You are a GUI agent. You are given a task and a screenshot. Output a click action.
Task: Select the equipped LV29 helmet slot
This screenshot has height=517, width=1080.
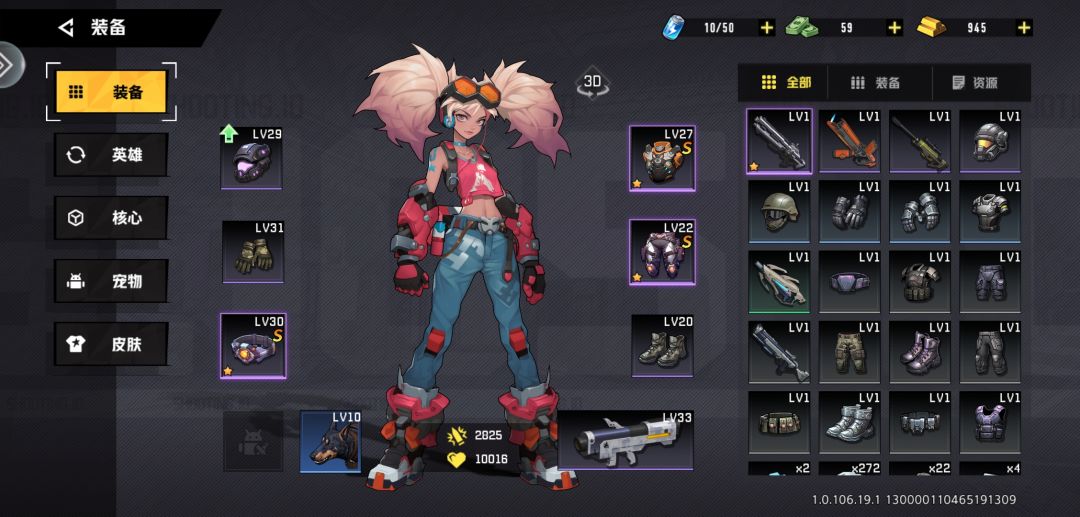pyautogui.click(x=251, y=158)
